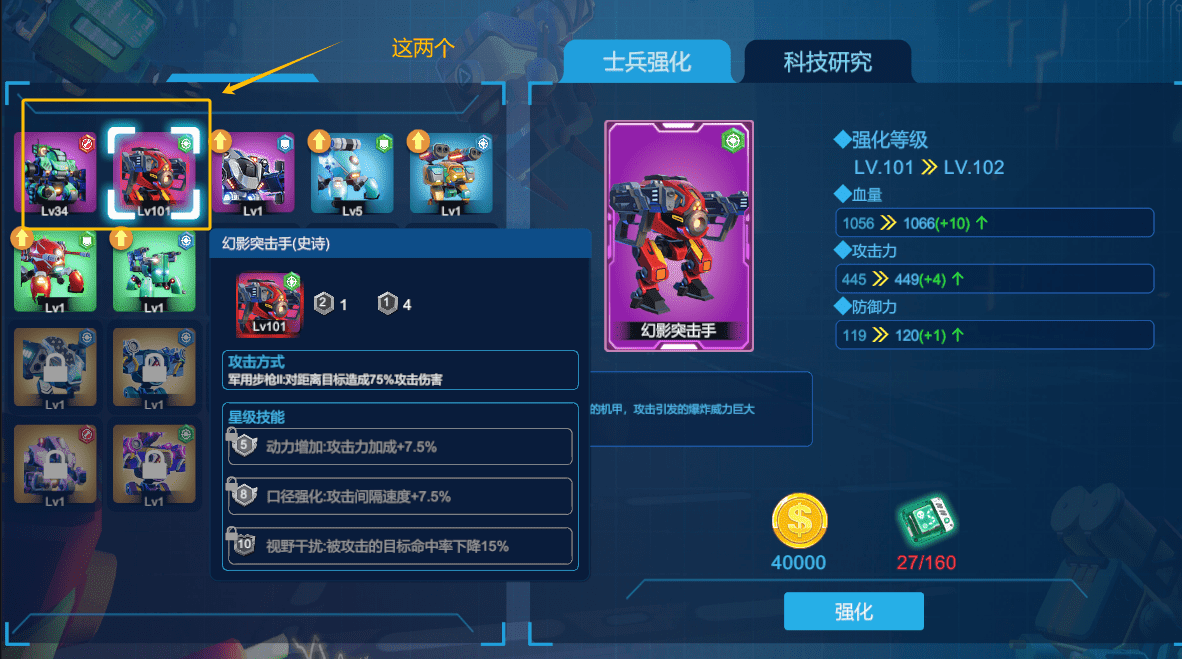Click the 强化 upgrade button
Viewport: 1182px width, 659px height.
[x=853, y=612]
